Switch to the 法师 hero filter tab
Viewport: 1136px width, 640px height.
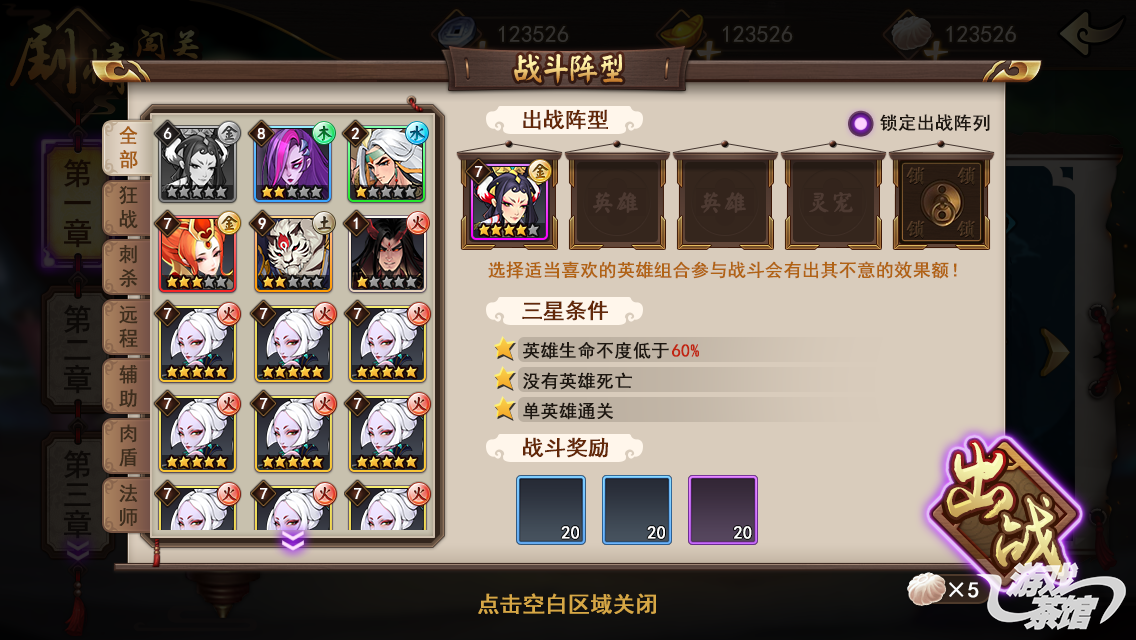128,505
